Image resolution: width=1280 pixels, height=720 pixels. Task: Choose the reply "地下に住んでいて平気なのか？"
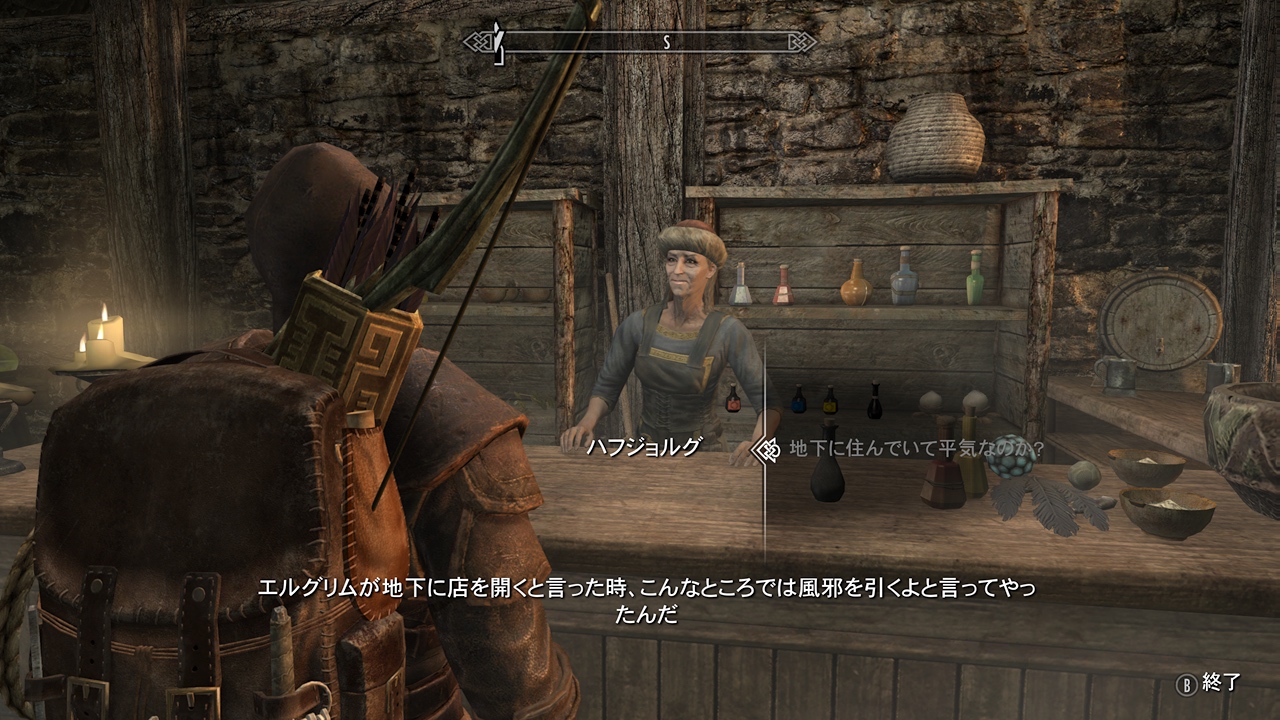tap(916, 449)
